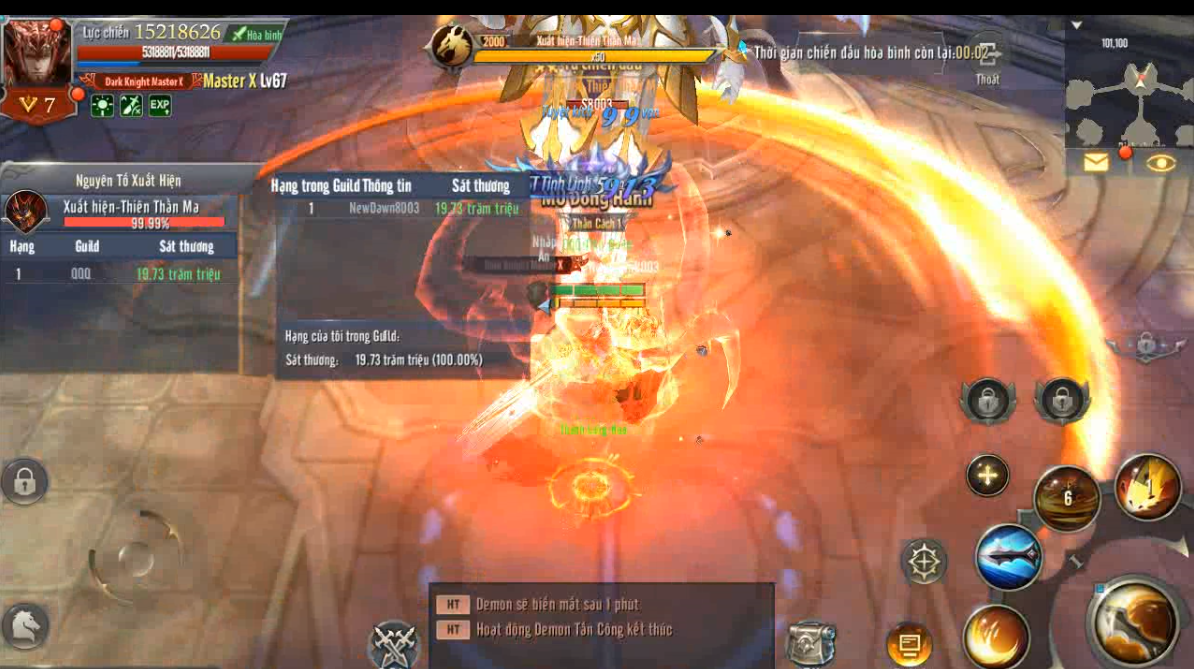Open the orange chat panel button

[x=909, y=643]
